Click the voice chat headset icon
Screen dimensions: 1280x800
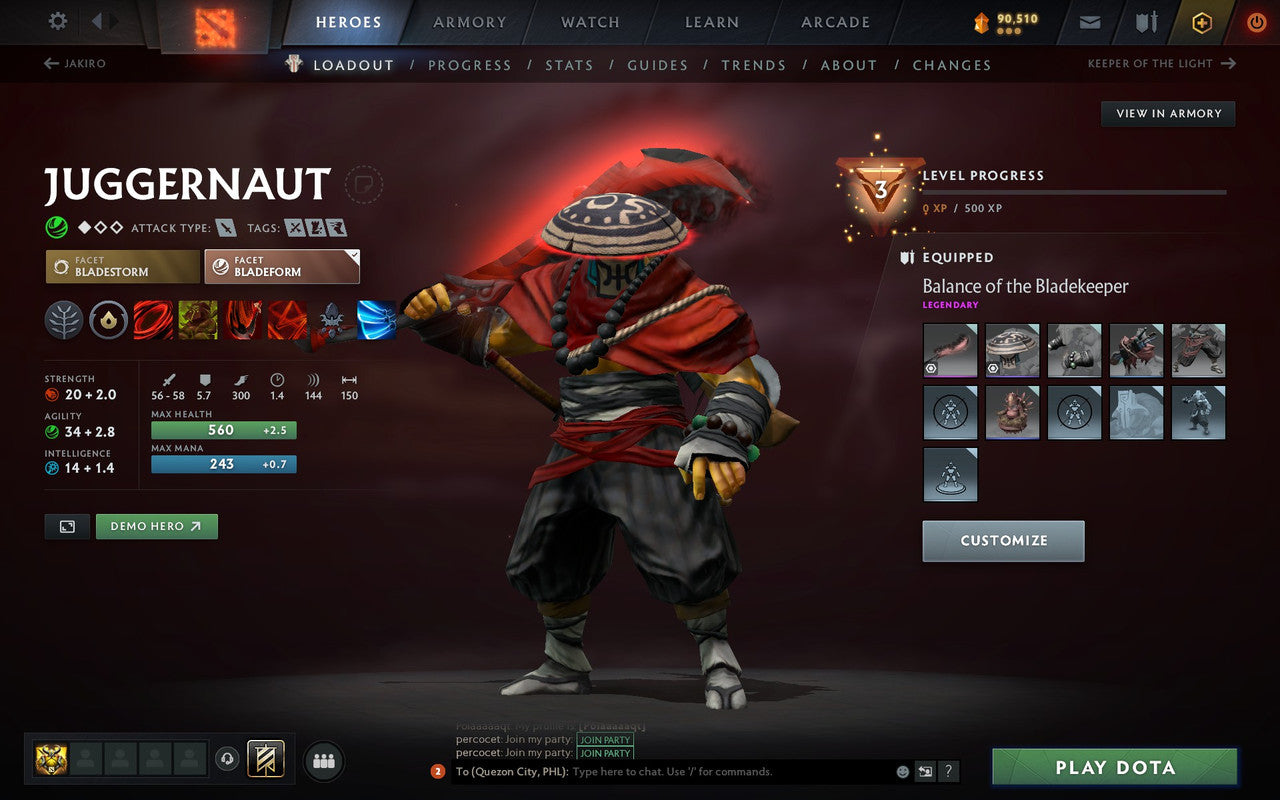click(x=227, y=760)
